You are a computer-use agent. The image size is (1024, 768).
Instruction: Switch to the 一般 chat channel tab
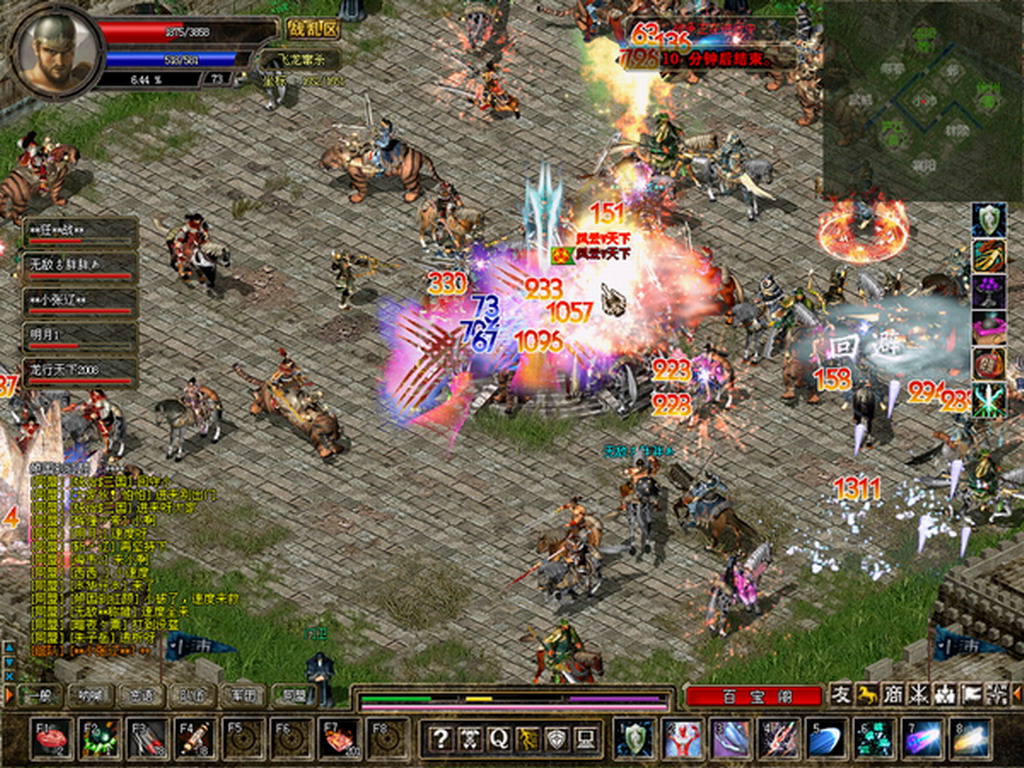[39, 695]
